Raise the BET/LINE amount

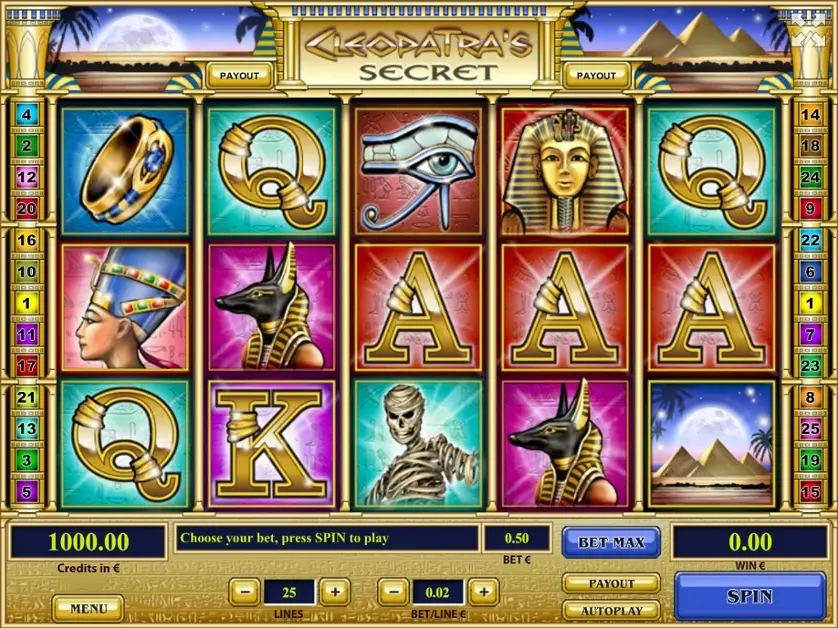483,591
